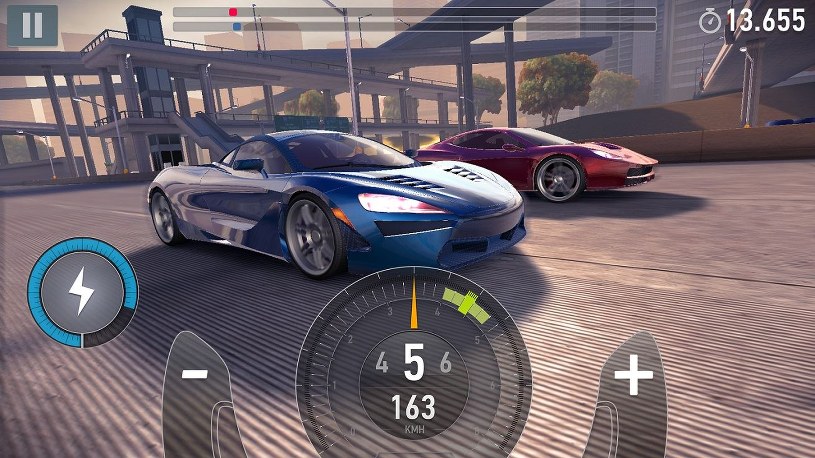This screenshot has width=815, height=458.
Task: Shift up with the plus paddle
Action: 632,378
